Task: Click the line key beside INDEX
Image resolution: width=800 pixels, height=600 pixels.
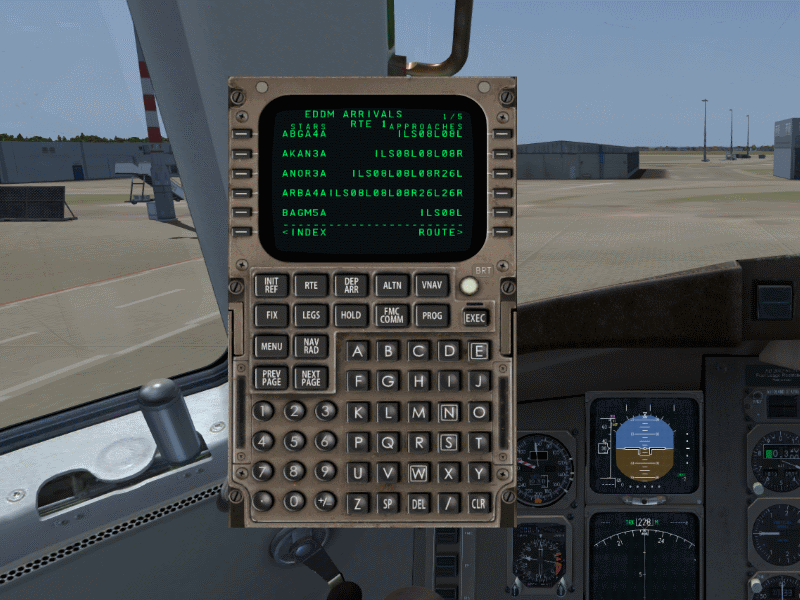Action: pos(241,232)
